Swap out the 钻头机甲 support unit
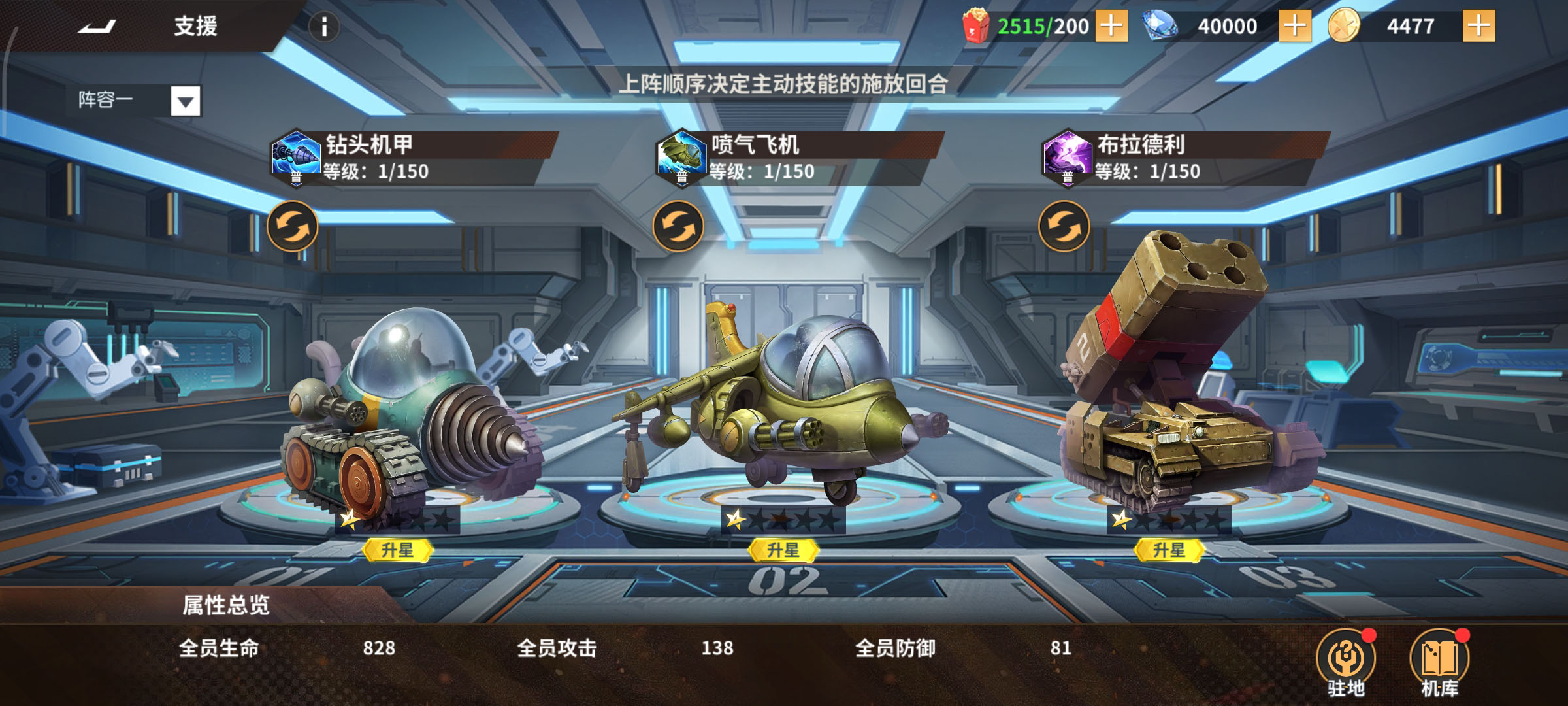Screen dimensions: 1568x706 pyautogui.click(x=293, y=226)
